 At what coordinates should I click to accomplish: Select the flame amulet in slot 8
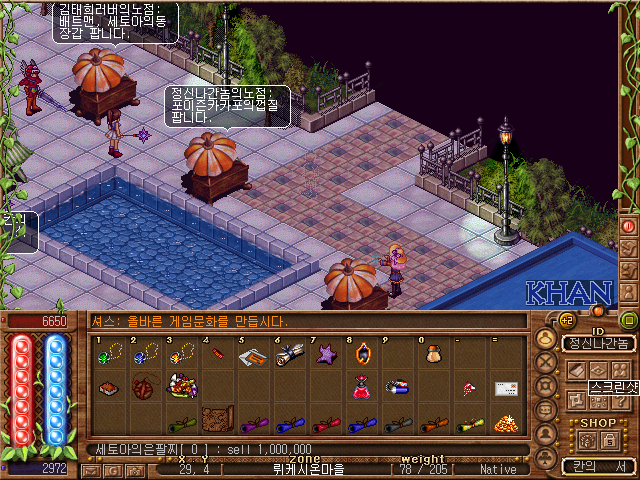pos(362,355)
